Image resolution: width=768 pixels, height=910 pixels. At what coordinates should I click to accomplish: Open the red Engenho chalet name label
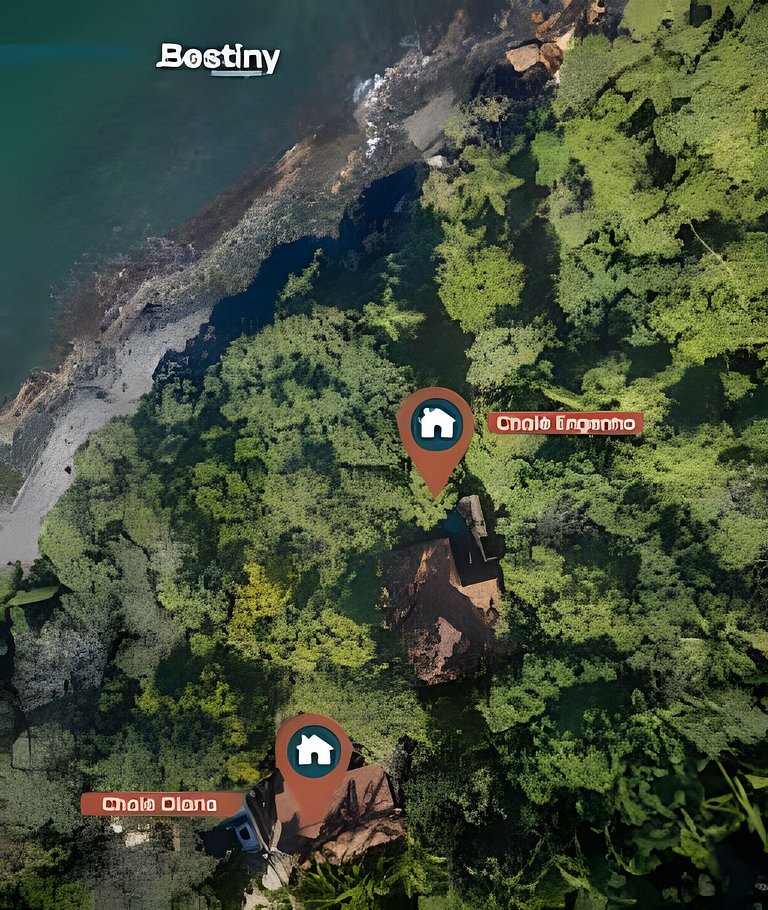pyautogui.click(x=566, y=424)
